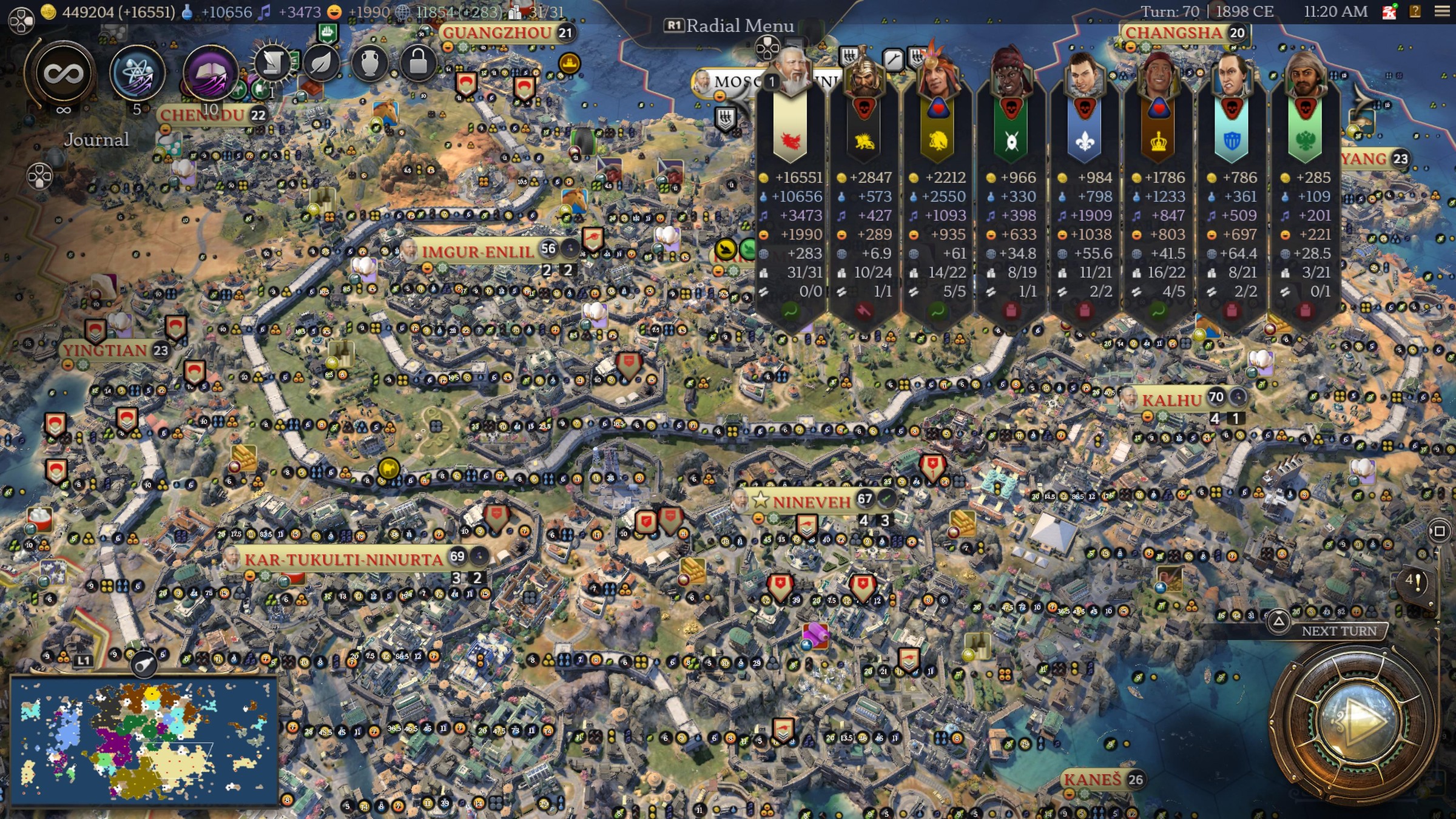Click the padlock unlocks icon

pos(418,63)
